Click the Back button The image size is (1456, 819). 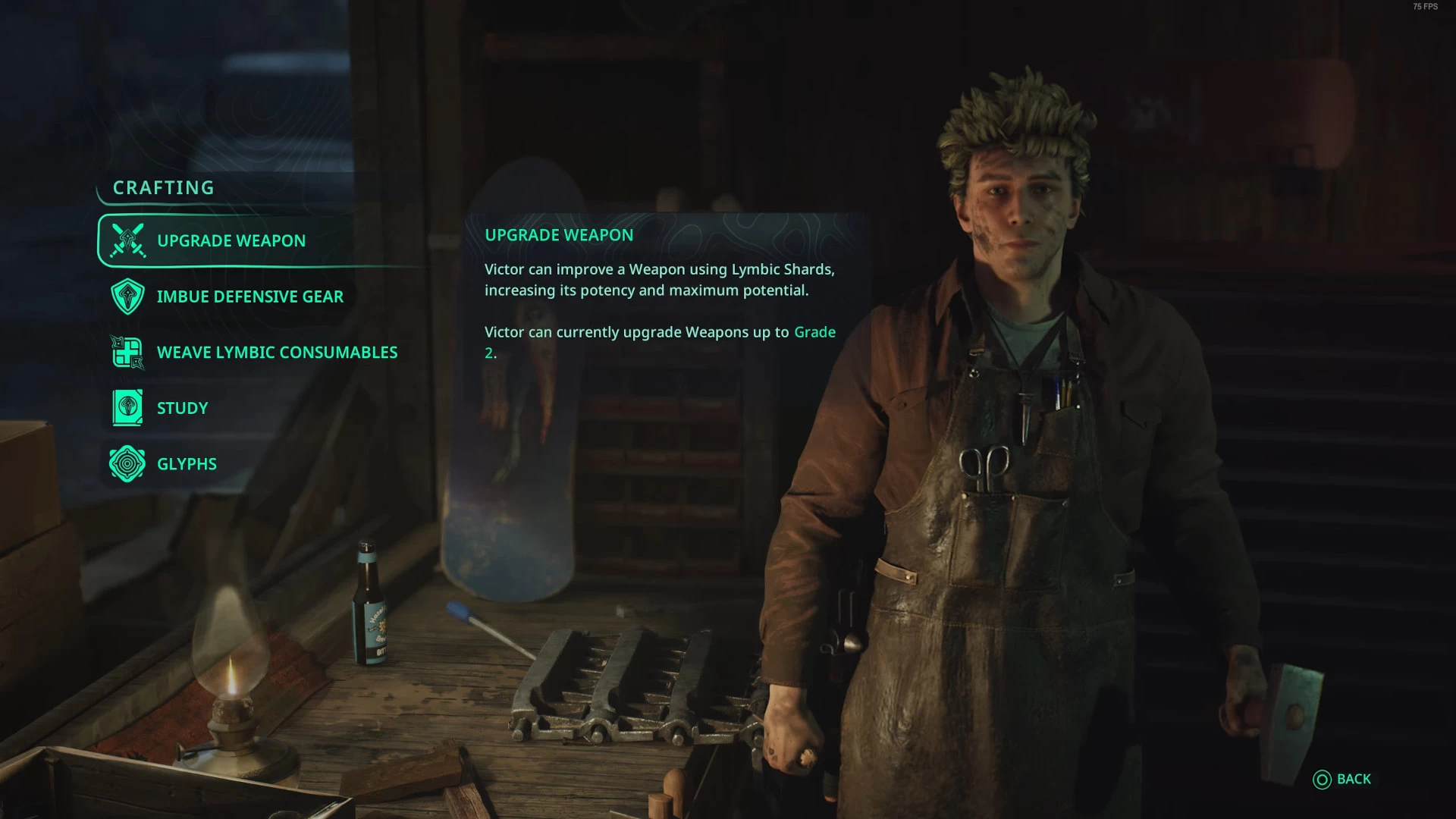pyautogui.click(x=1343, y=780)
